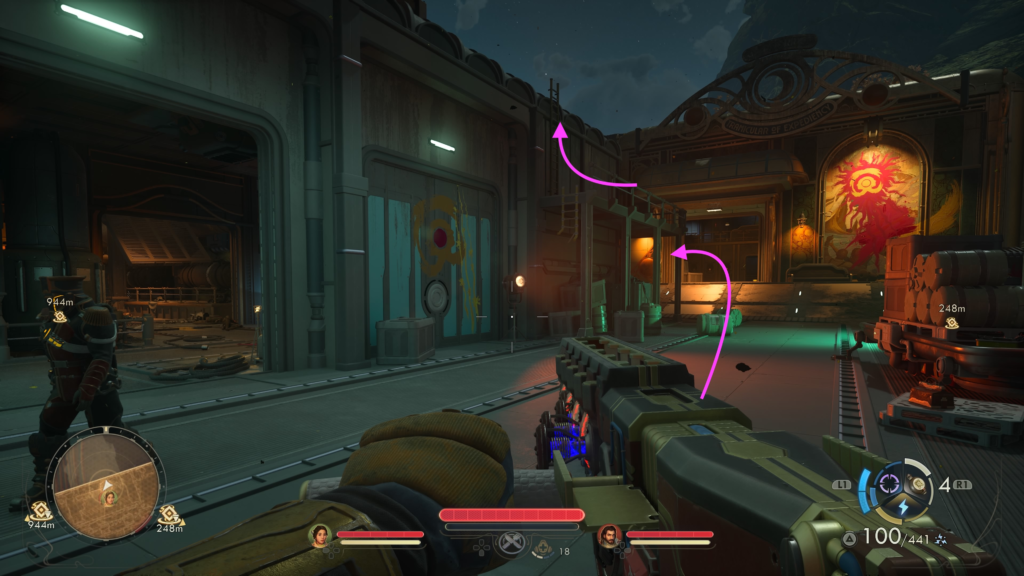This screenshot has height=576, width=1024.
Task: Use the crossed-tools item below the health bar
Action: [511, 546]
